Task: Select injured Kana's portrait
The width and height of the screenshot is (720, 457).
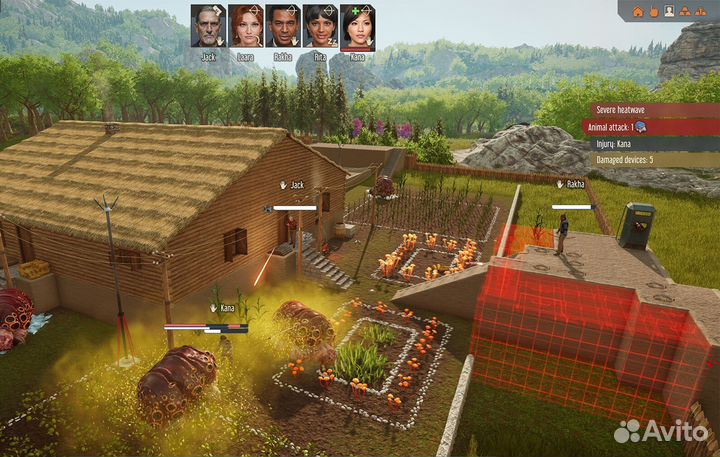Action: tap(357, 26)
